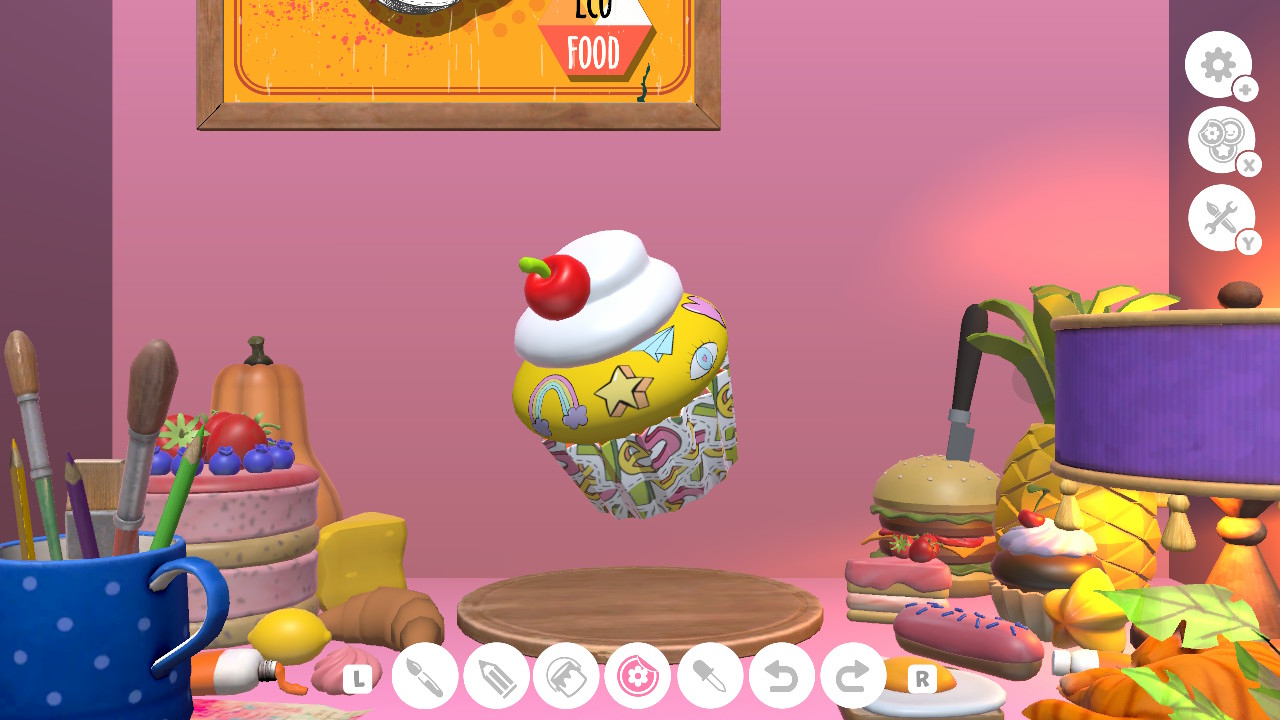Click the plus badge beside the gear icon
This screenshot has height=720, width=1280.
pos(1244,90)
